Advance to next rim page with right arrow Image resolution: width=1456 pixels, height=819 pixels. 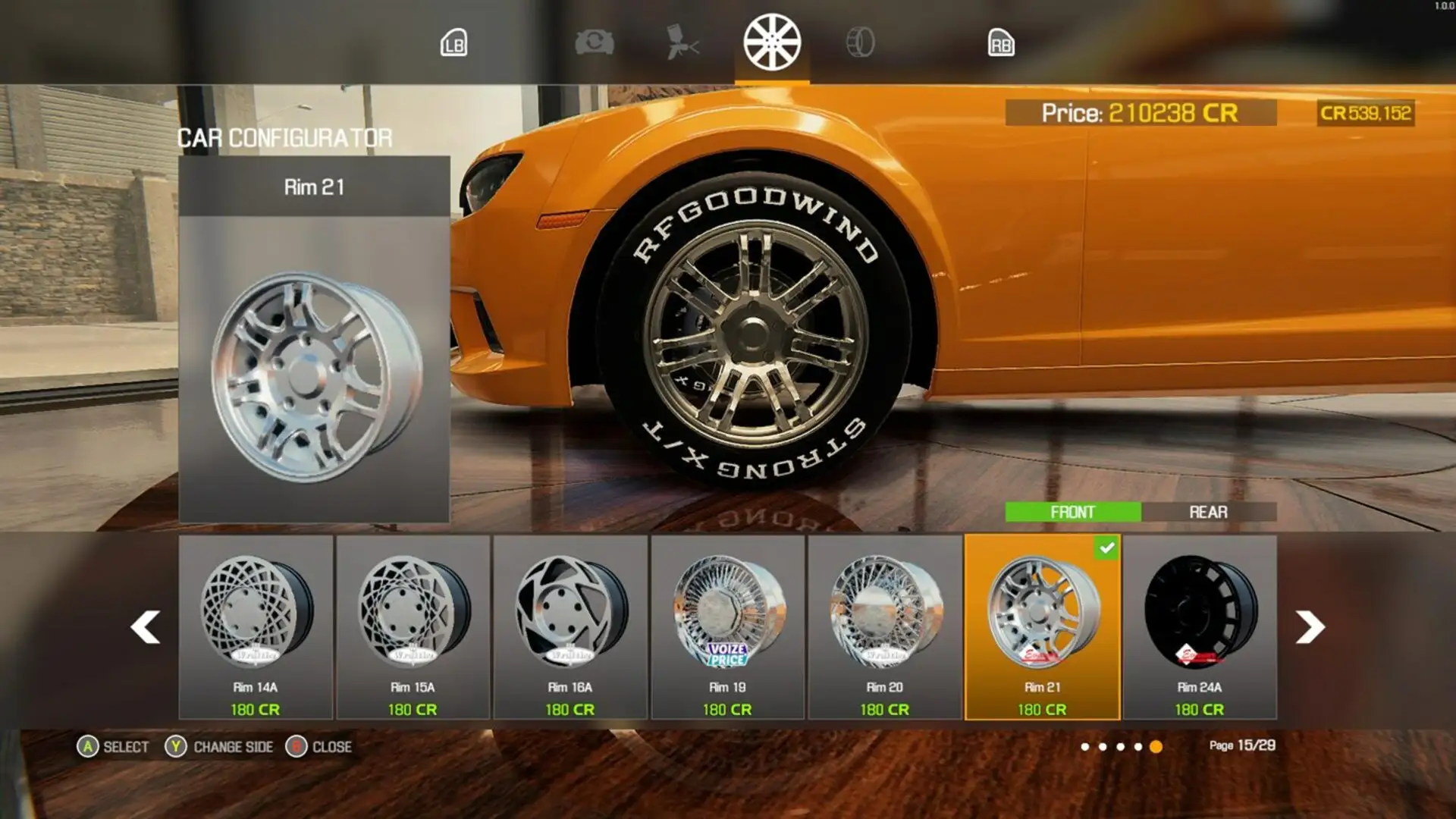click(1310, 628)
